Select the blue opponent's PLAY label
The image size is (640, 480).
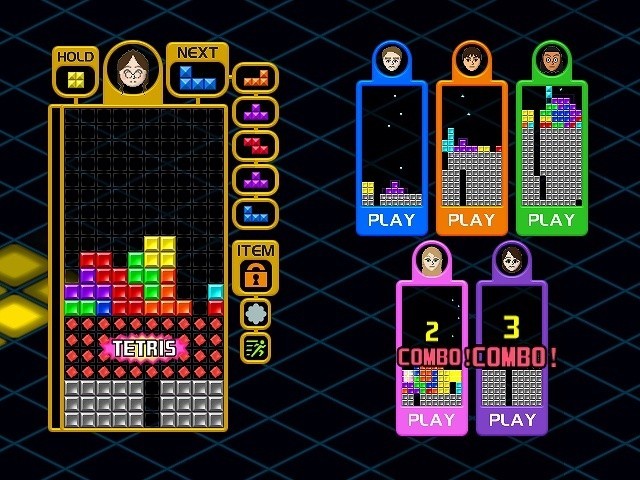pos(391,220)
